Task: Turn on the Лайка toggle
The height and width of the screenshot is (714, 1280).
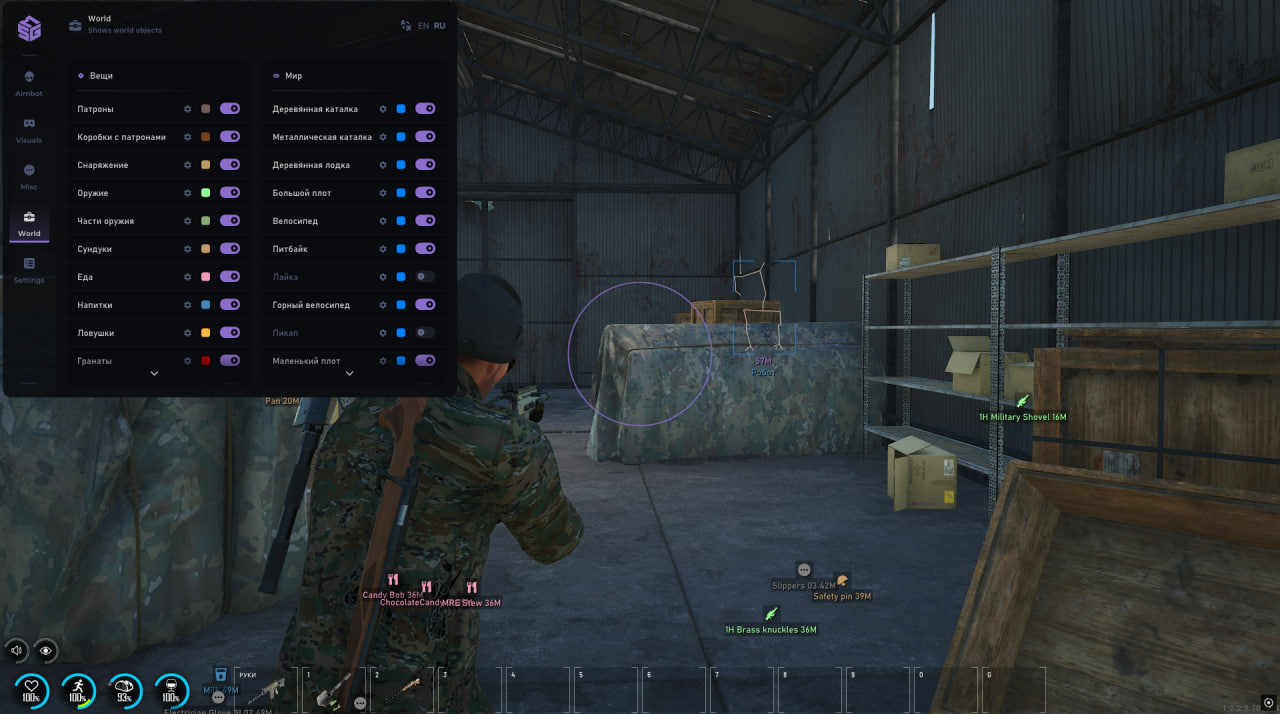Action: (x=425, y=276)
